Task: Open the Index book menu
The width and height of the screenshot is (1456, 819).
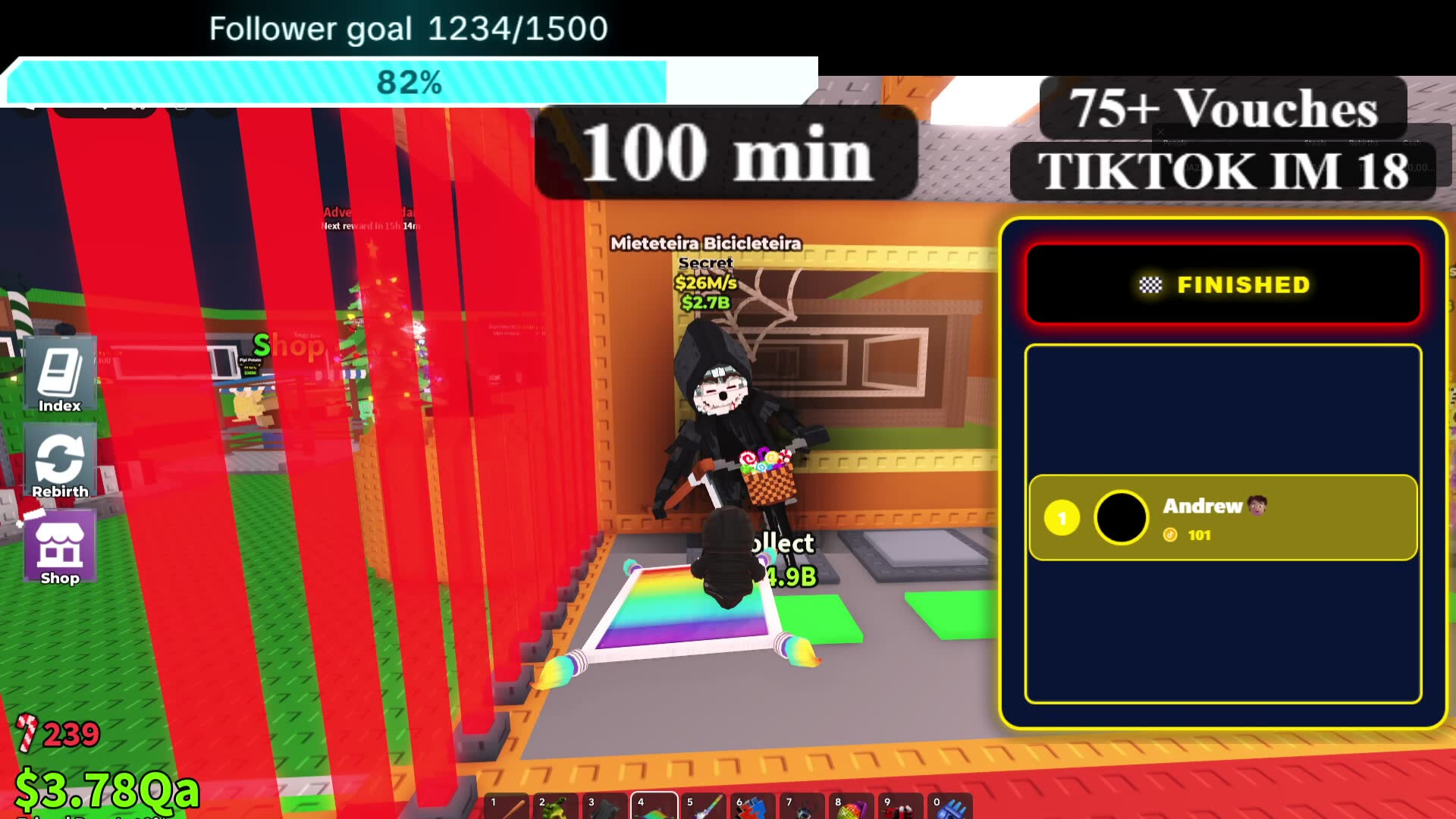Action: point(60,377)
